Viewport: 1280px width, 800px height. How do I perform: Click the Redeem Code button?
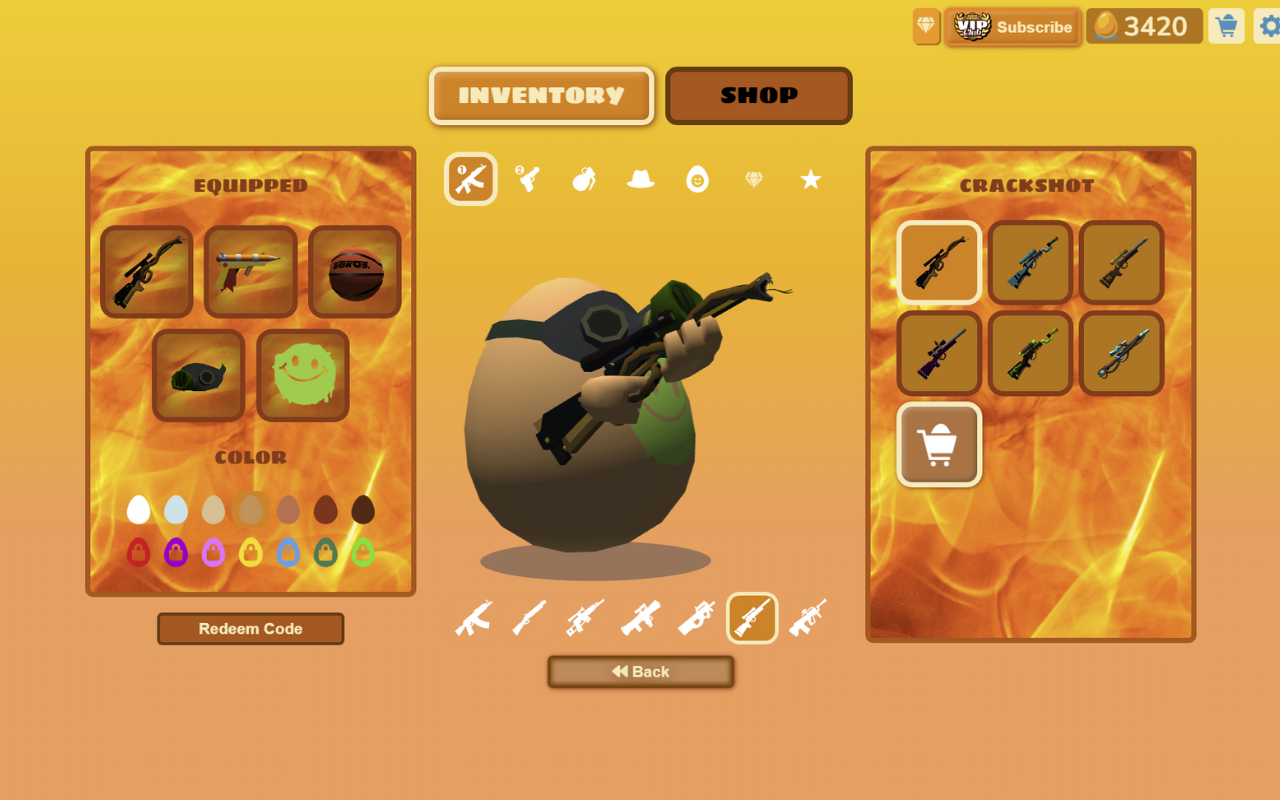point(250,629)
